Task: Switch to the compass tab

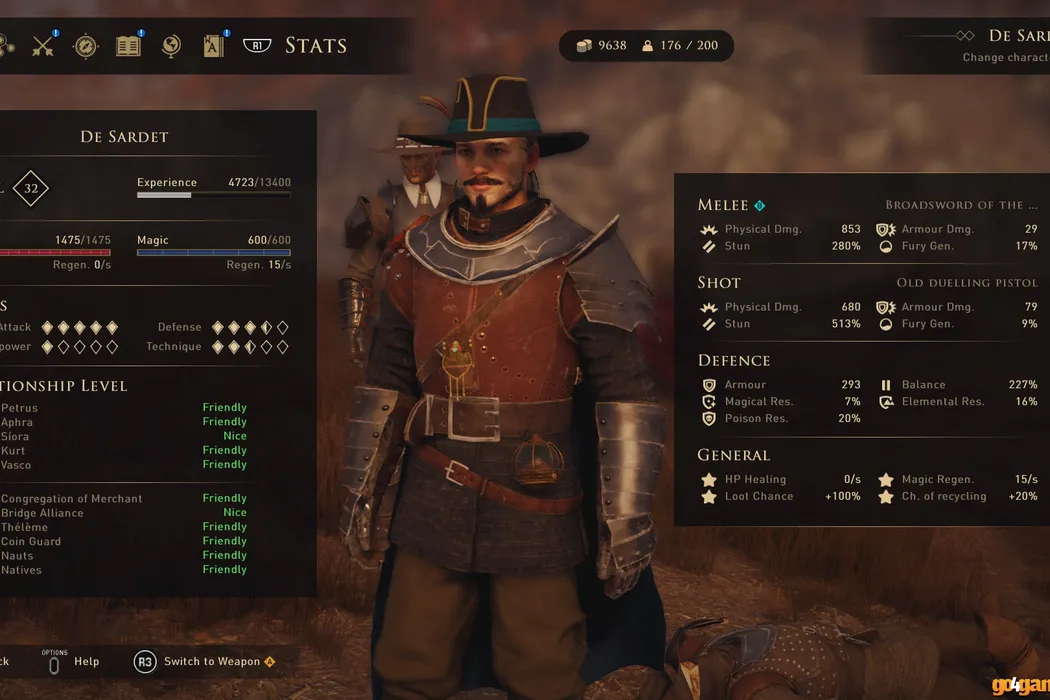Action: pyautogui.click(x=86, y=45)
